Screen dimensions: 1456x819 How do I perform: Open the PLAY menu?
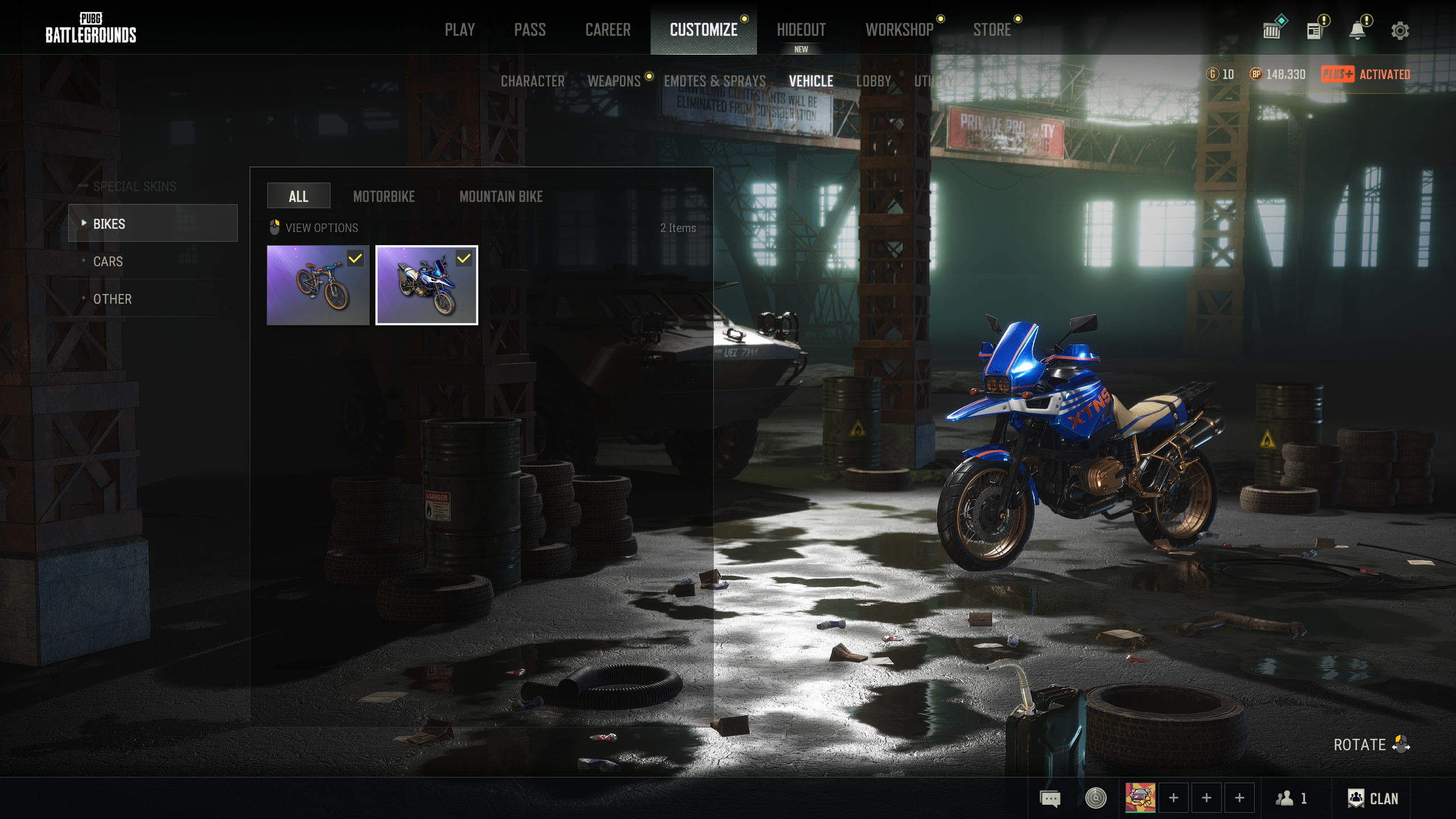(460, 30)
